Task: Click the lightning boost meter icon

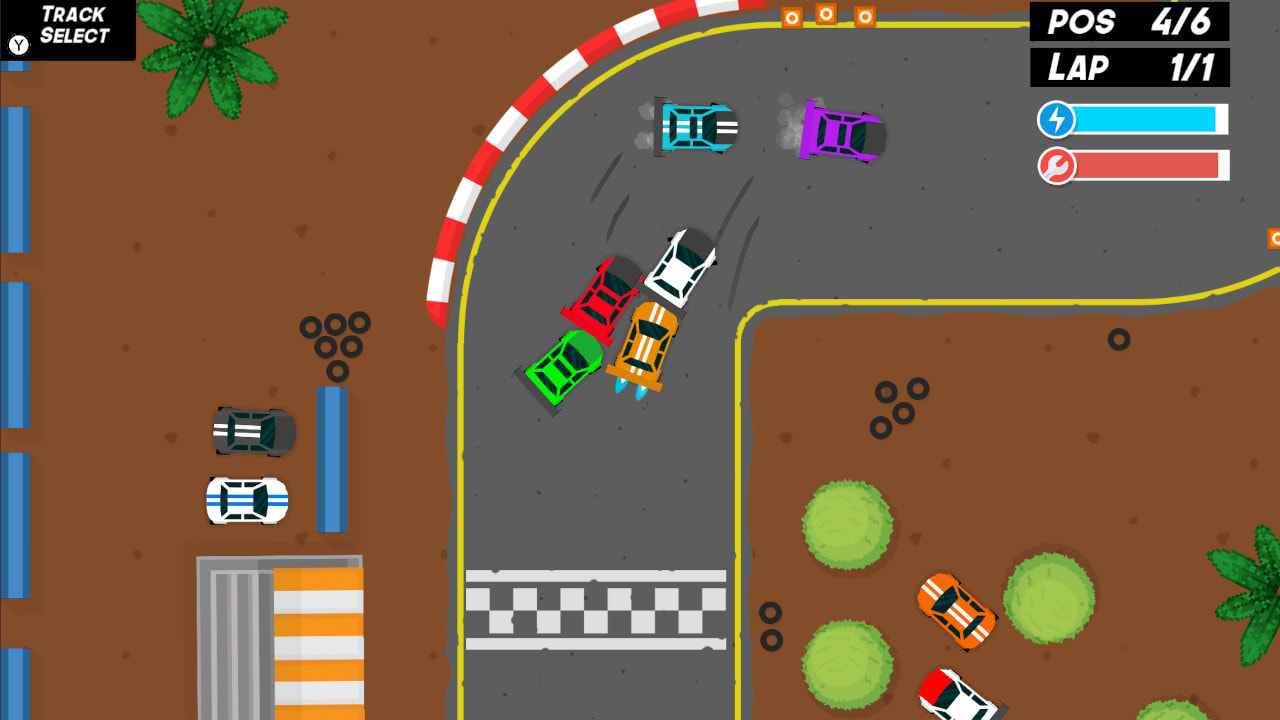Action: [1056, 119]
